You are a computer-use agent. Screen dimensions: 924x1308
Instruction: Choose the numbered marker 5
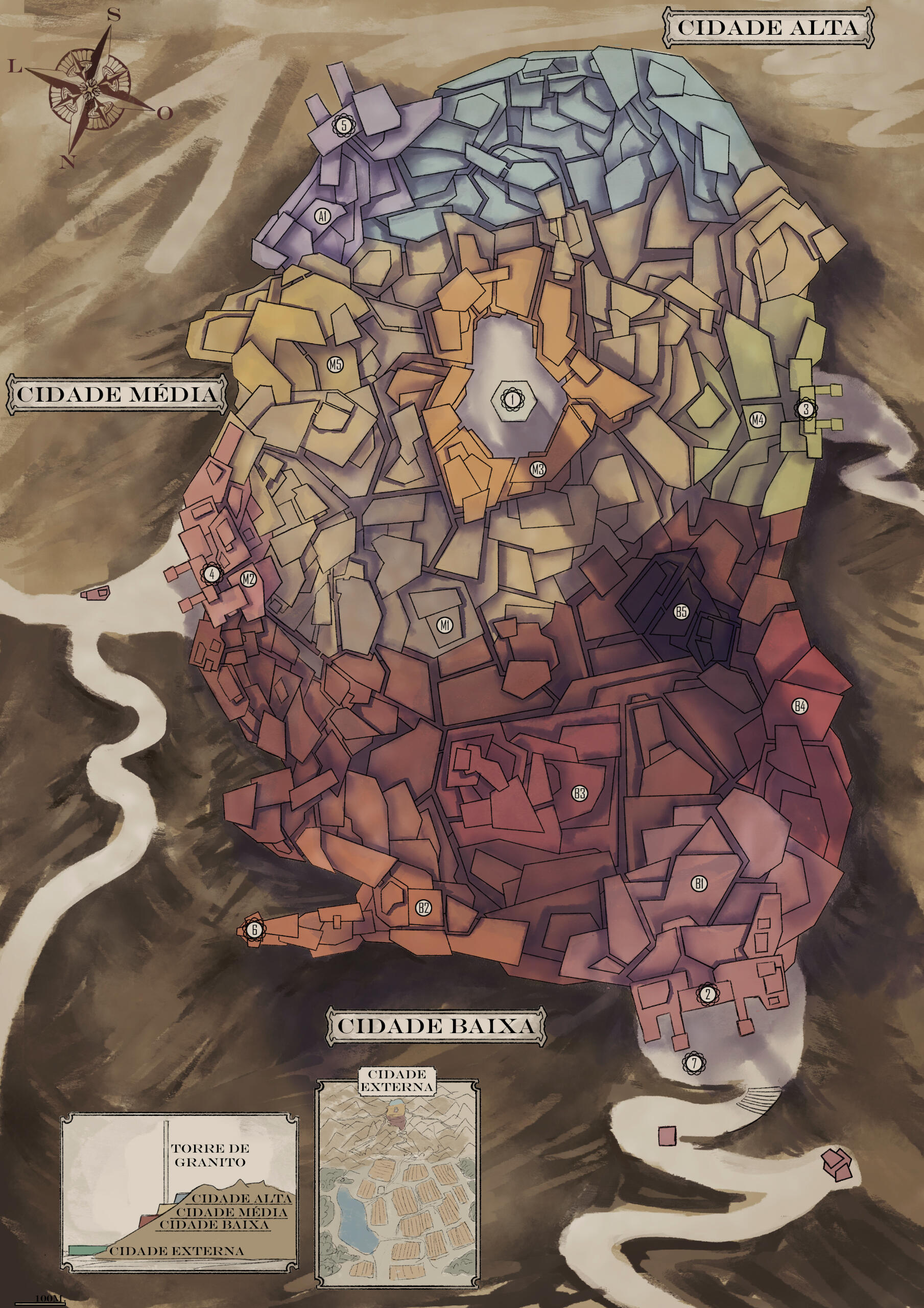pos(344,125)
